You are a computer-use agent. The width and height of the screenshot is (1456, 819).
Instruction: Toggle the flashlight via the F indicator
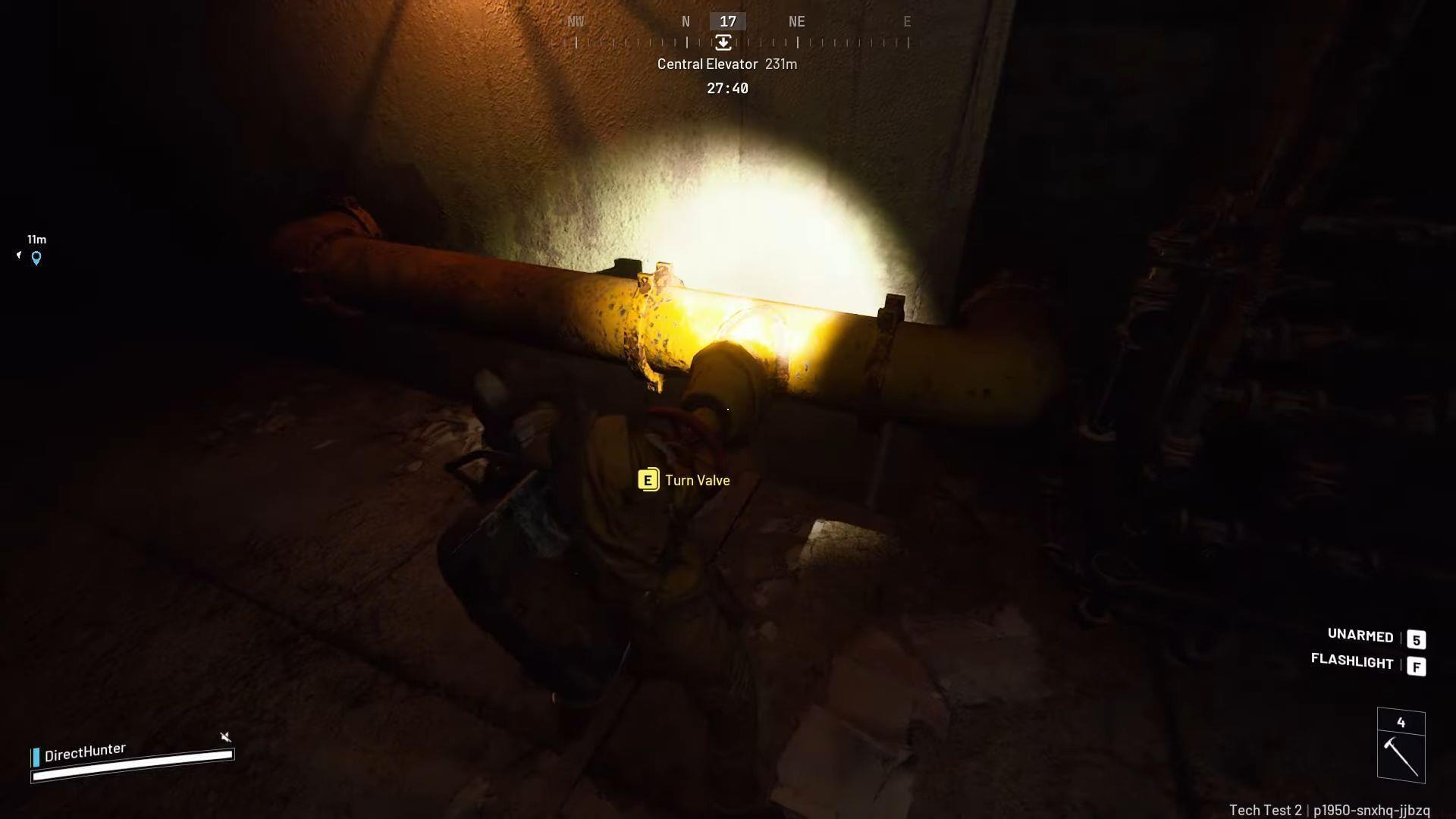pyautogui.click(x=1417, y=665)
